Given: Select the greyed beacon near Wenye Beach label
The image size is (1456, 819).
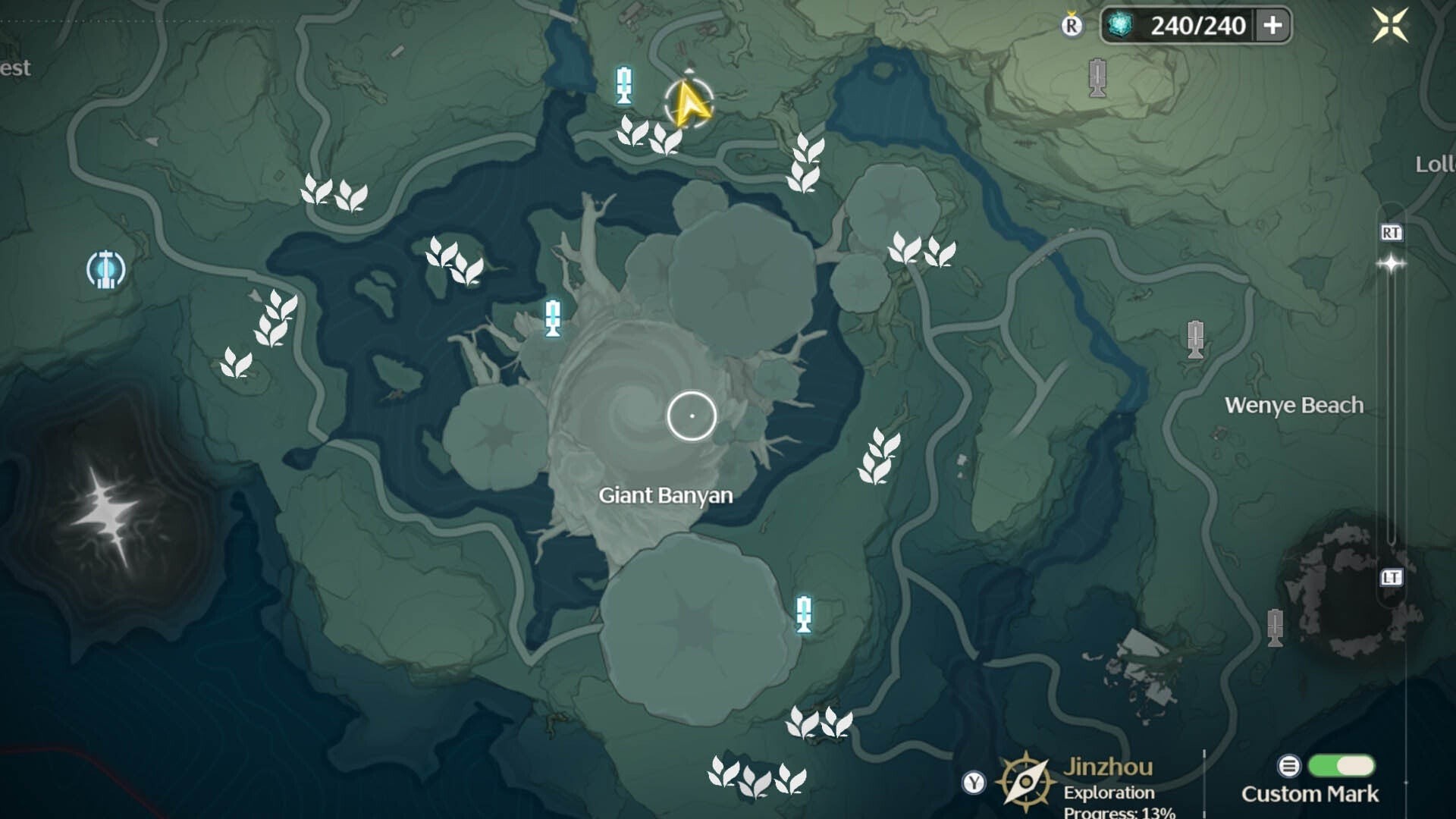Looking at the screenshot, I should click(1195, 339).
